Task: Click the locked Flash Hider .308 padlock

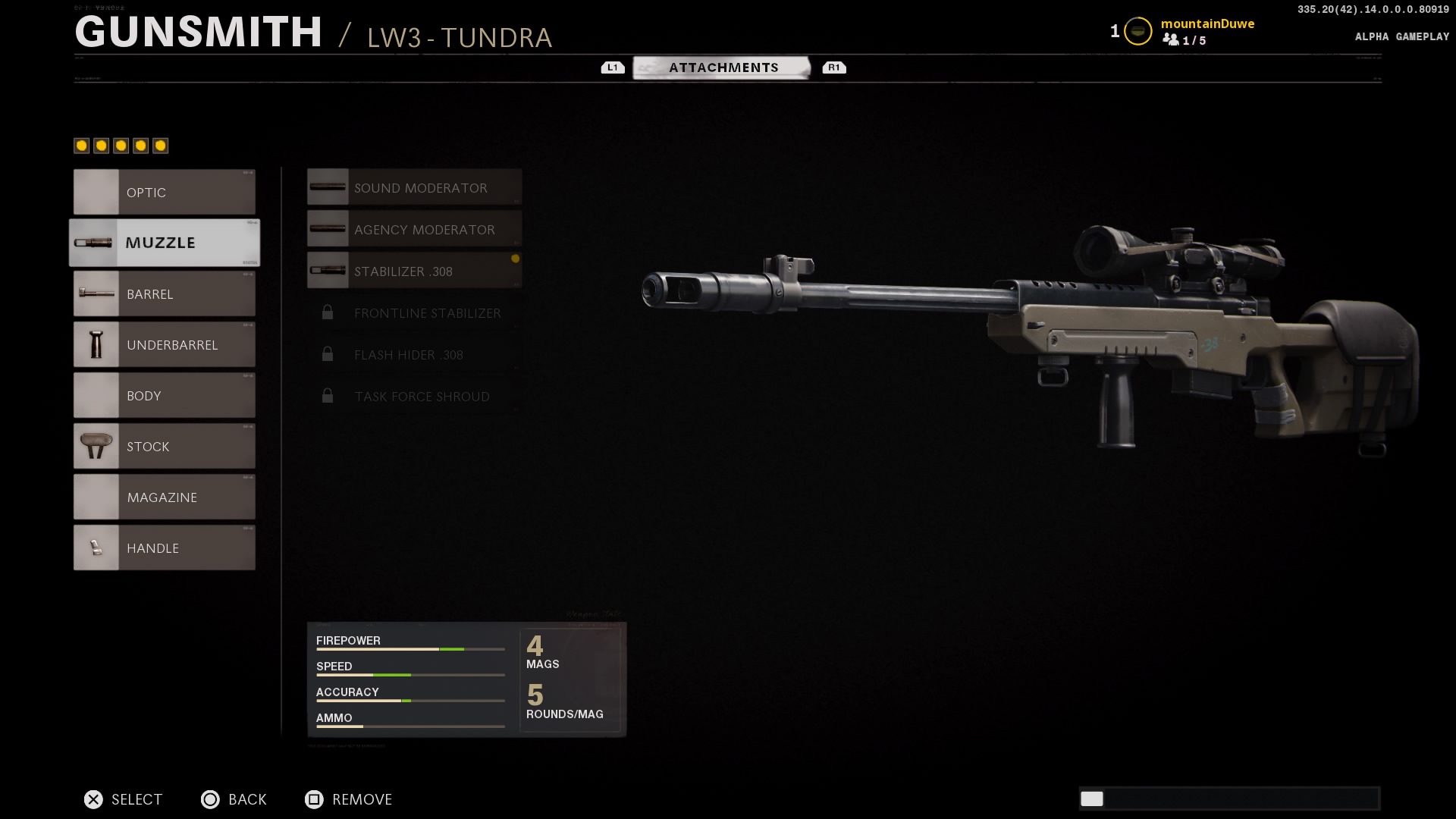Action: coord(328,353)
